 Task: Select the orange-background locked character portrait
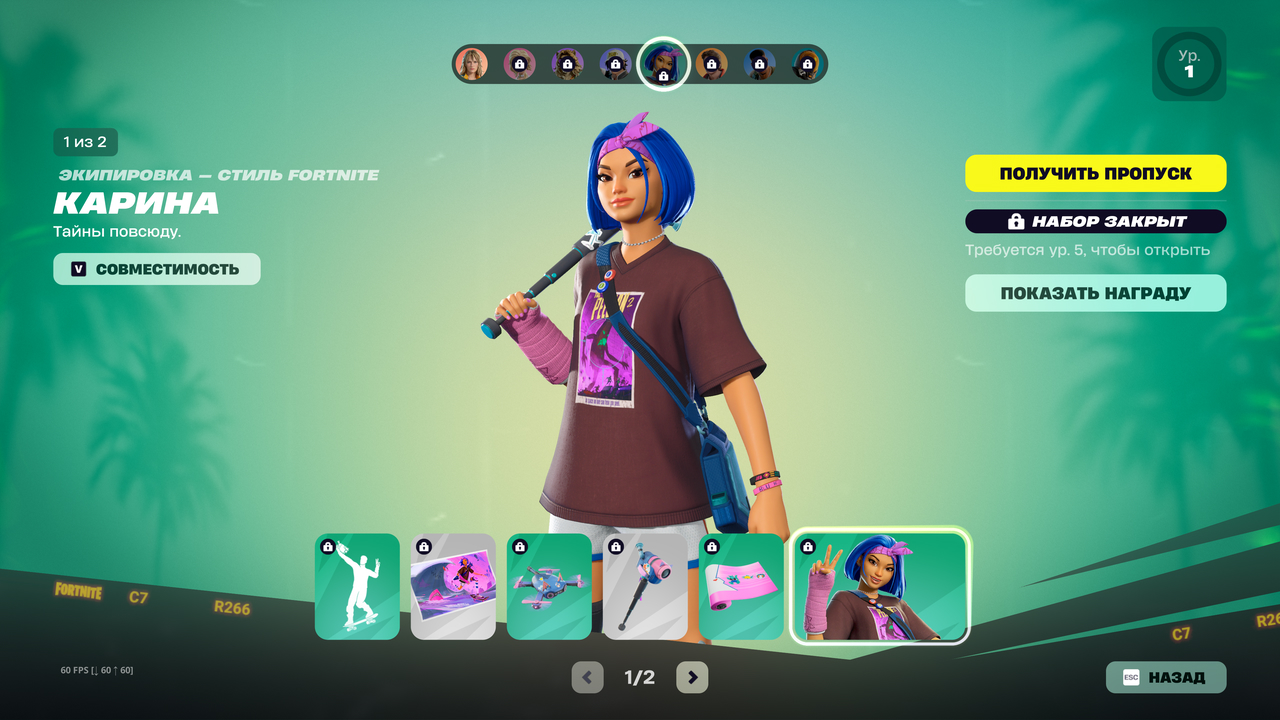point(711,64)
